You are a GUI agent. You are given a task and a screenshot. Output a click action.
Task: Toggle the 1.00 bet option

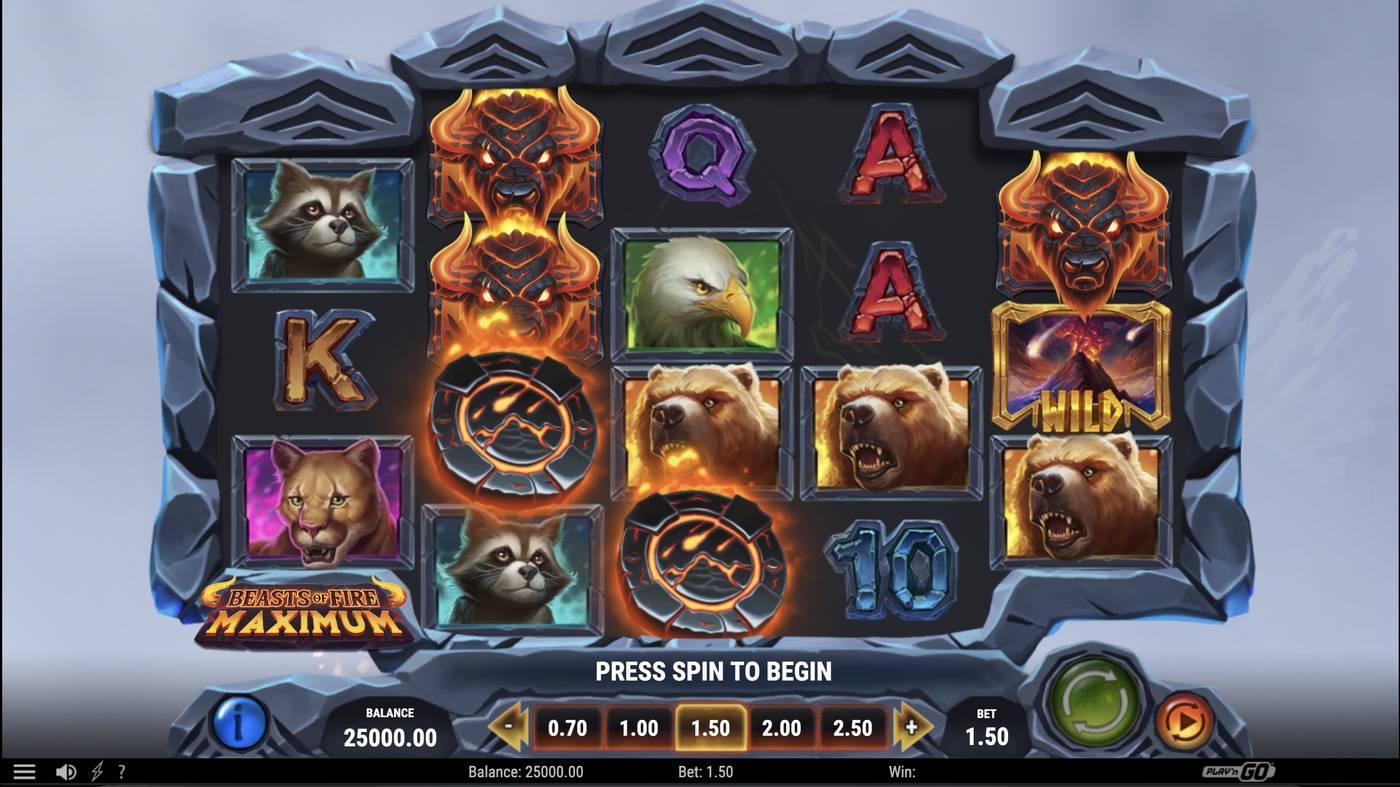[x=639, y=728]
